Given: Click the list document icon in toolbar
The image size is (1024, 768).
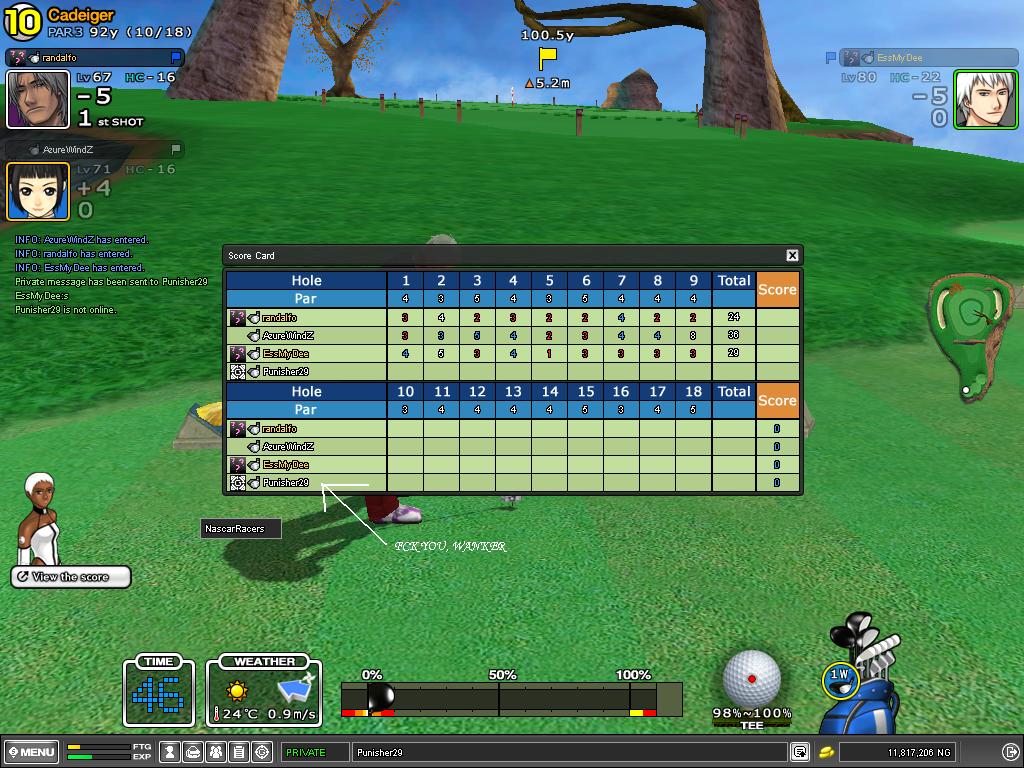Looking at the screenshot, I should click(x=240, y=752).
